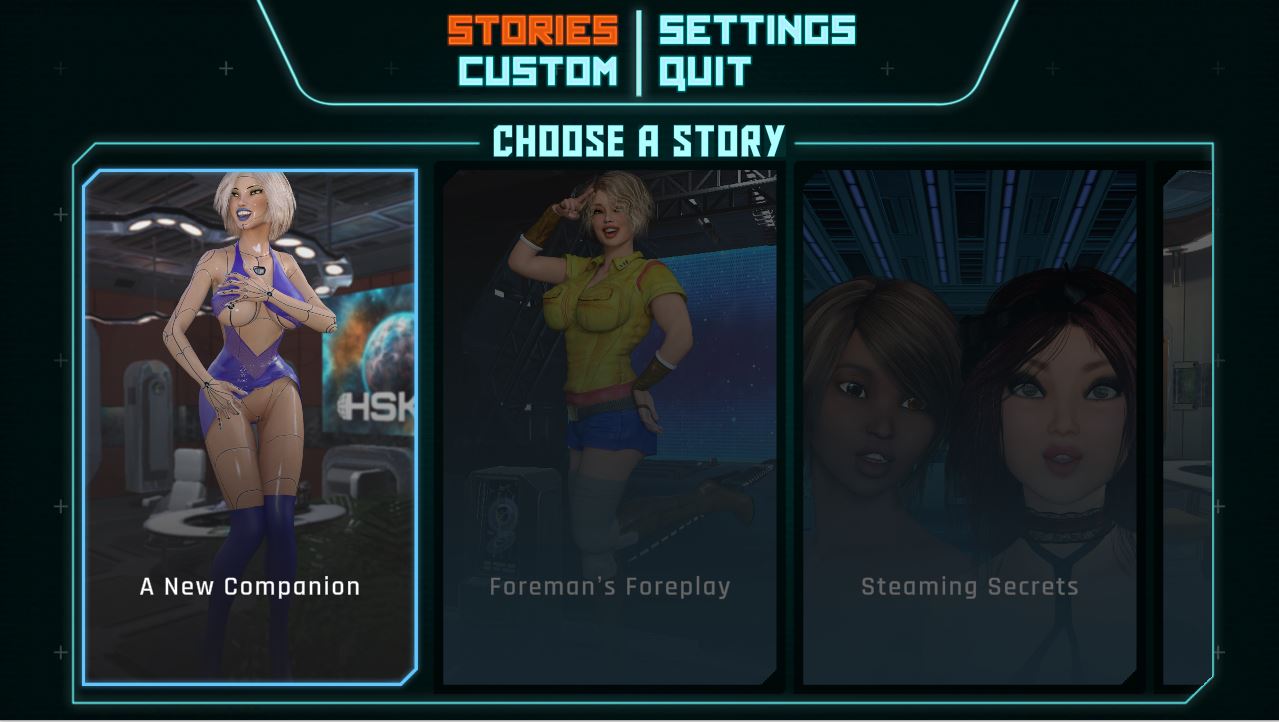Open the Stories menu

click(532, 30)
